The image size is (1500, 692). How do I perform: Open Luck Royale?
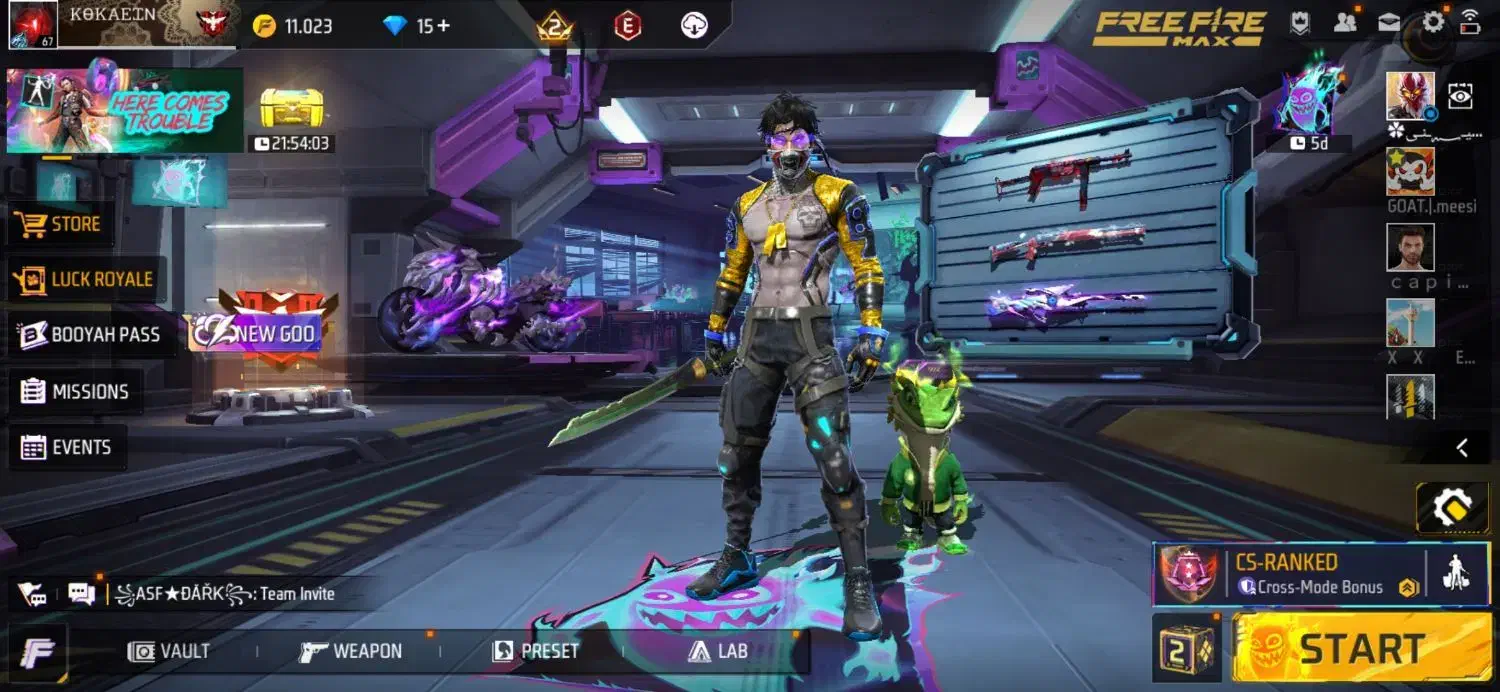87,279
